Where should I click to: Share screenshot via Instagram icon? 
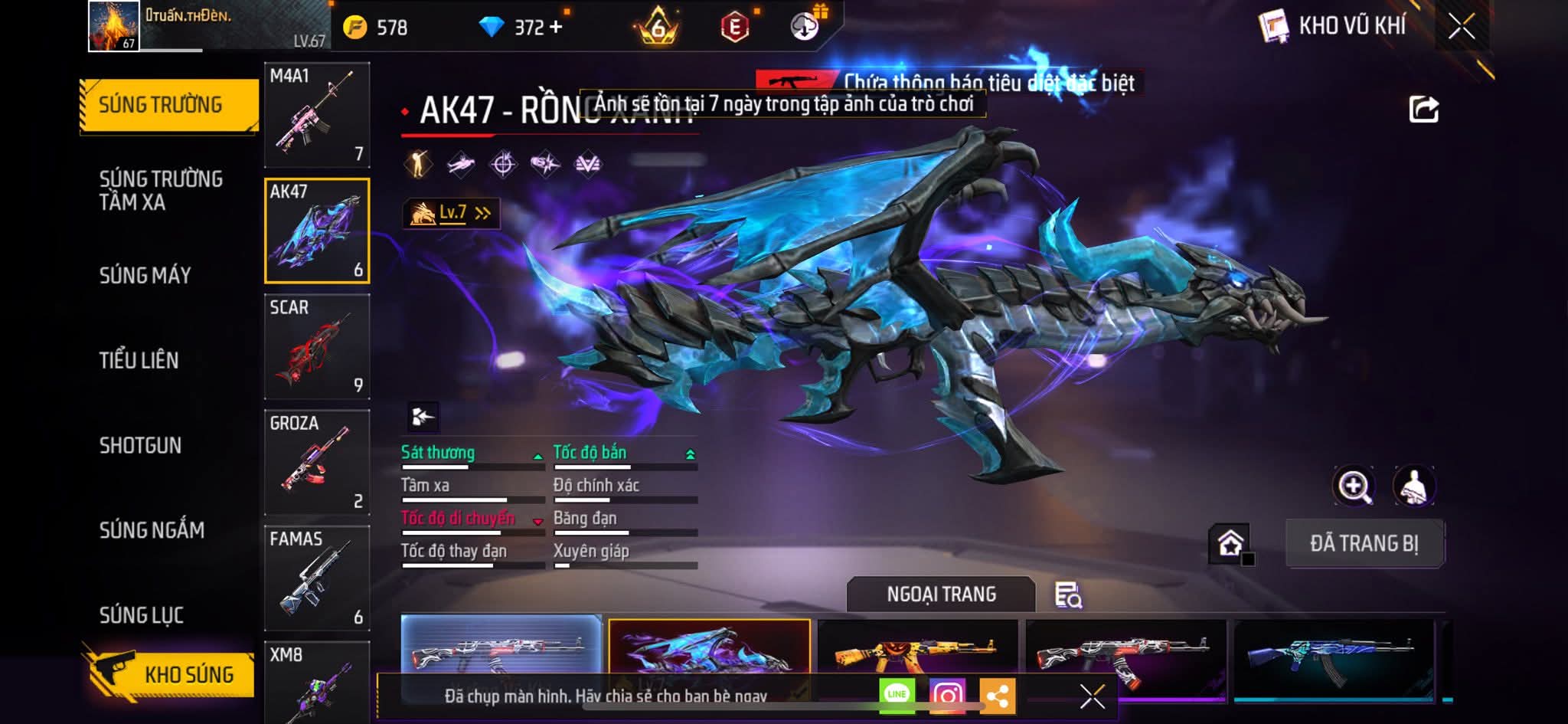coord(947,695)
